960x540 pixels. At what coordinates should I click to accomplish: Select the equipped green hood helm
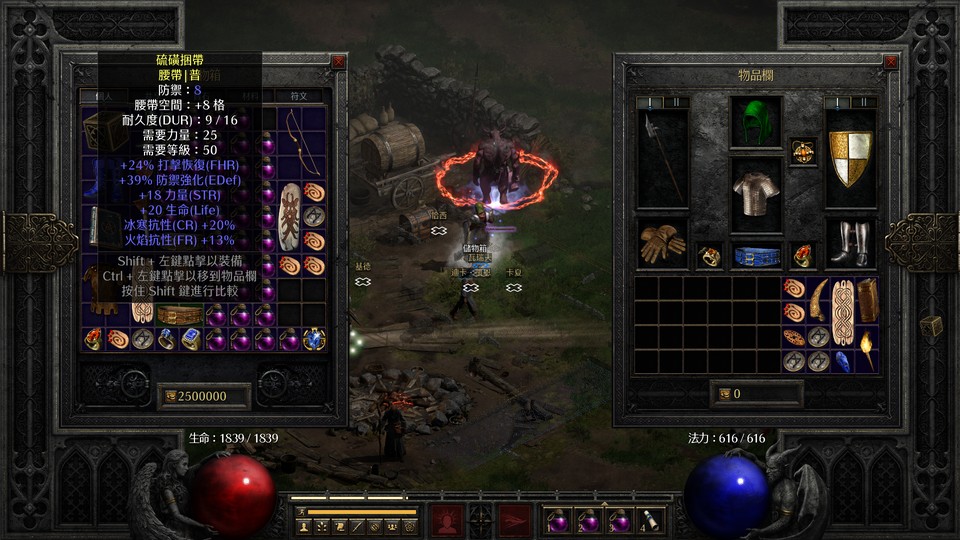755,123
